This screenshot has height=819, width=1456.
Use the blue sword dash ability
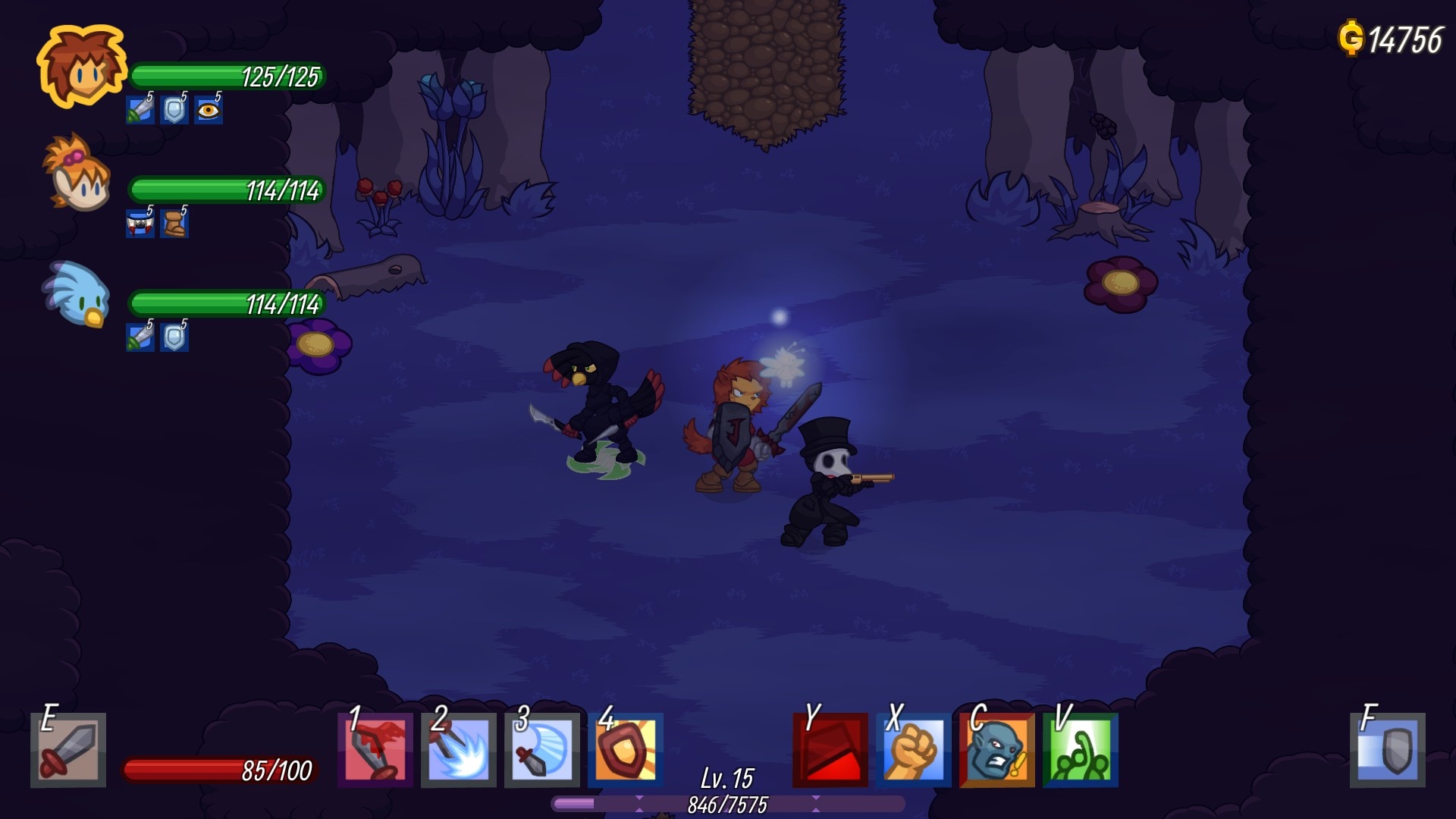459,750
